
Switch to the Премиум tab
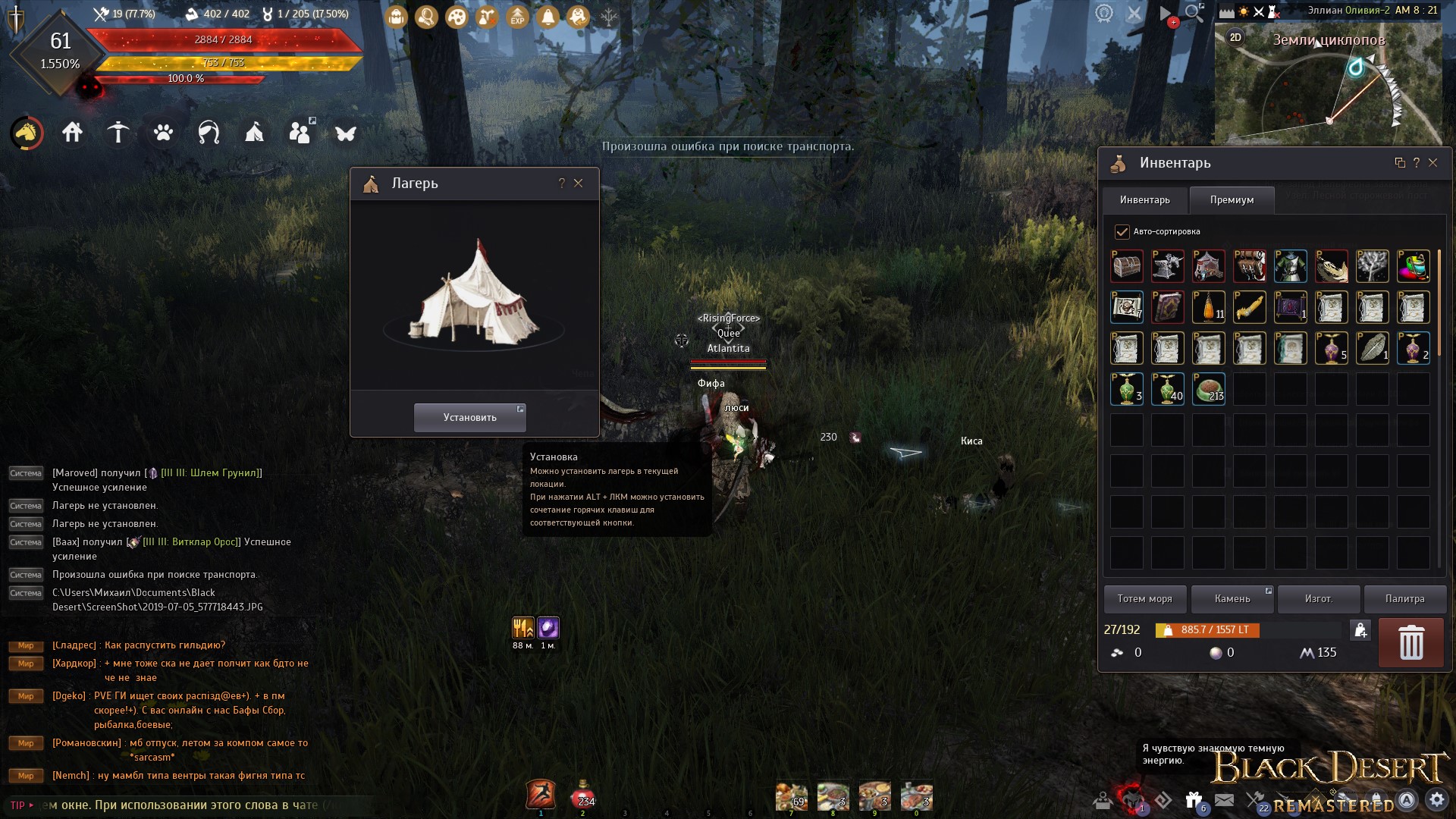(x=1232, y=199)
